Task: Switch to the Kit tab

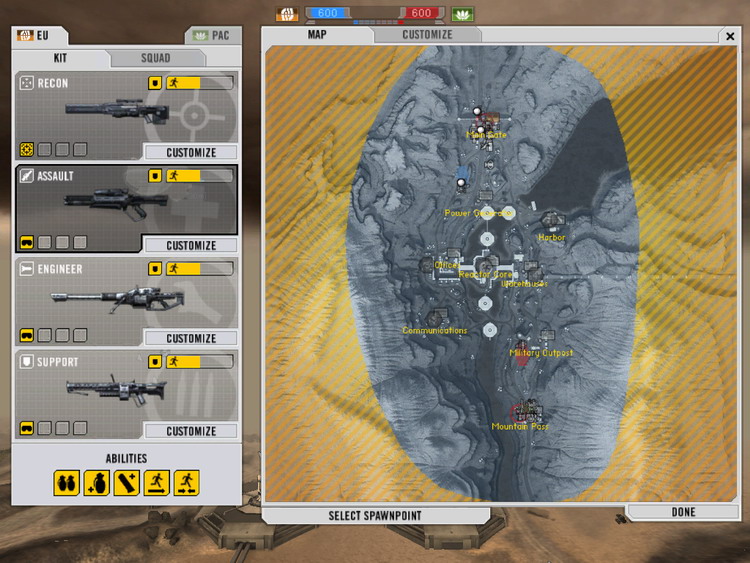Action: click(60, 58)
